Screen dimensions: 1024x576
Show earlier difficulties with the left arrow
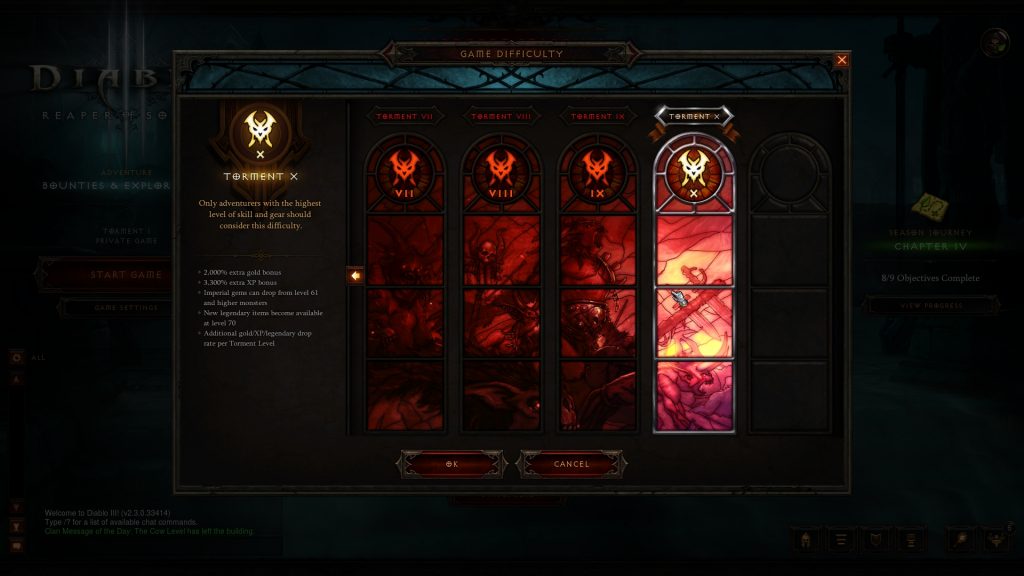click(355, 275)
